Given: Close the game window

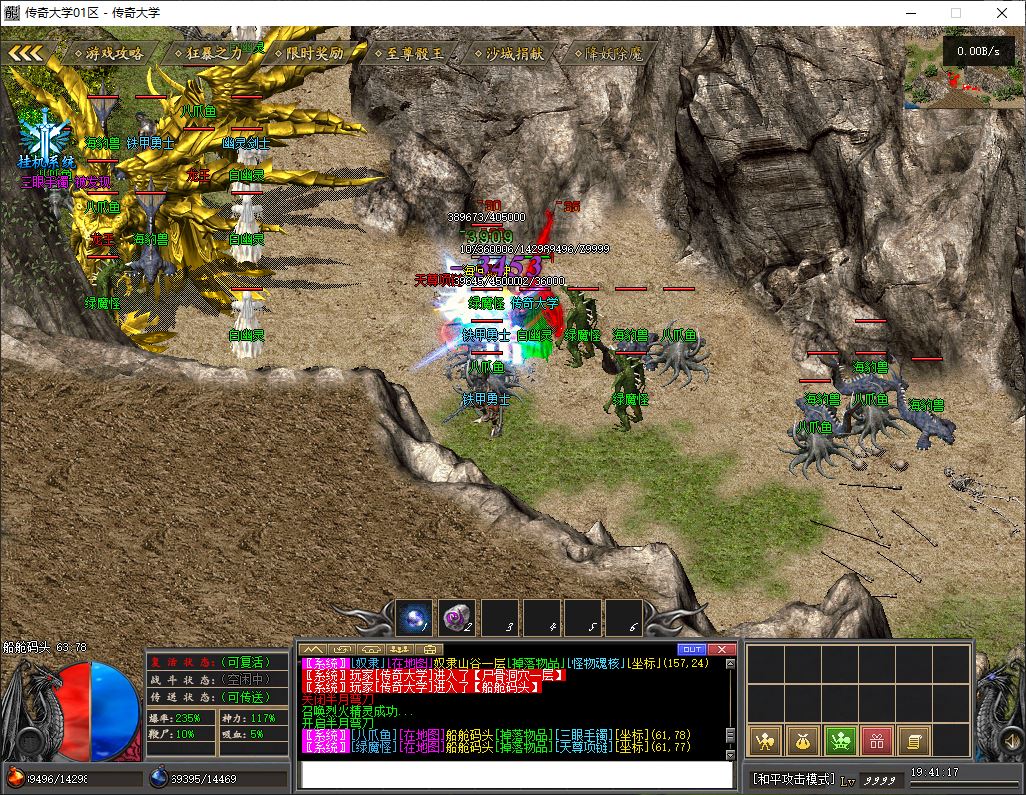Looking at the screenshot, I should point(1002,13).
